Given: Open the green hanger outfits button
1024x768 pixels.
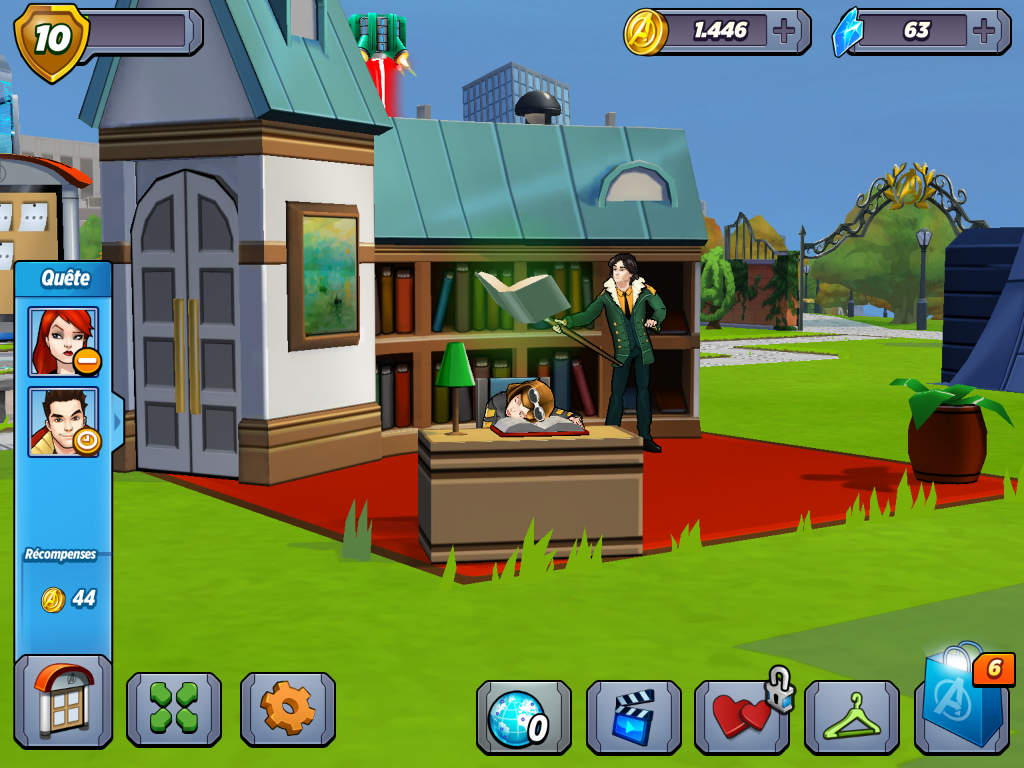Looking at the screenshot, I should (851, 717).
